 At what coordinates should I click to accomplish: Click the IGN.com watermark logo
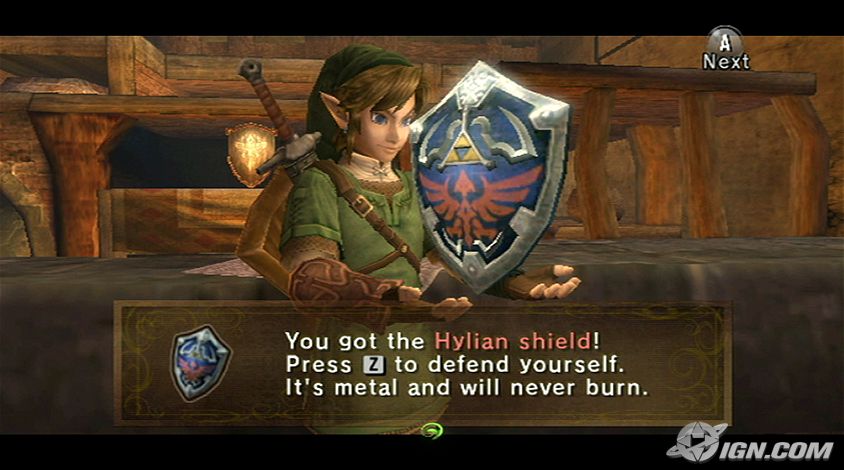pos(753,444)
